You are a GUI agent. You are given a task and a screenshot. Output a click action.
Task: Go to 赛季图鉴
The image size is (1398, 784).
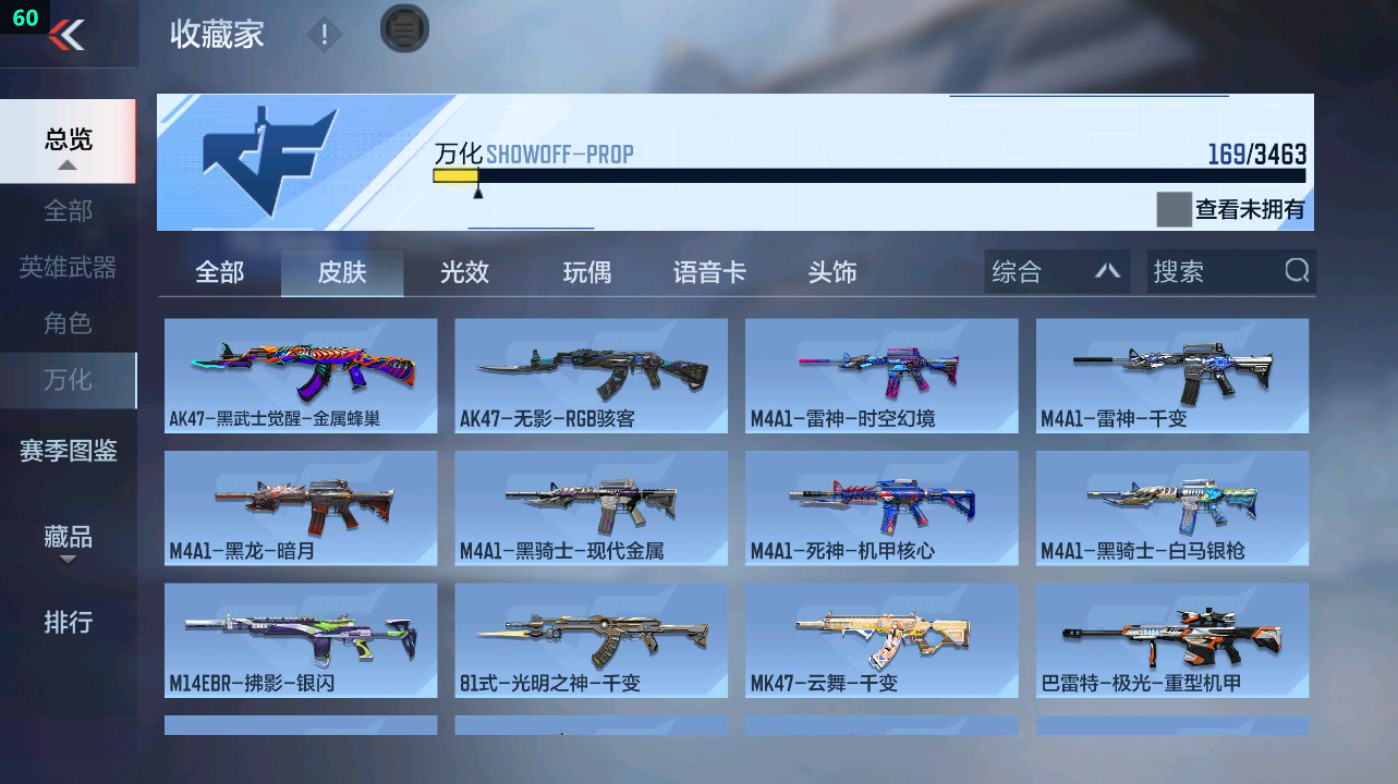click(69, 453)
